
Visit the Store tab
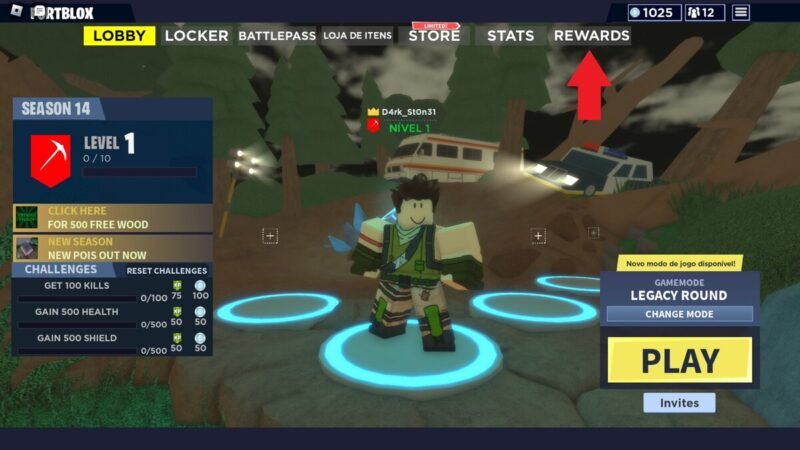pyautogui.click(x=434, y=36)
